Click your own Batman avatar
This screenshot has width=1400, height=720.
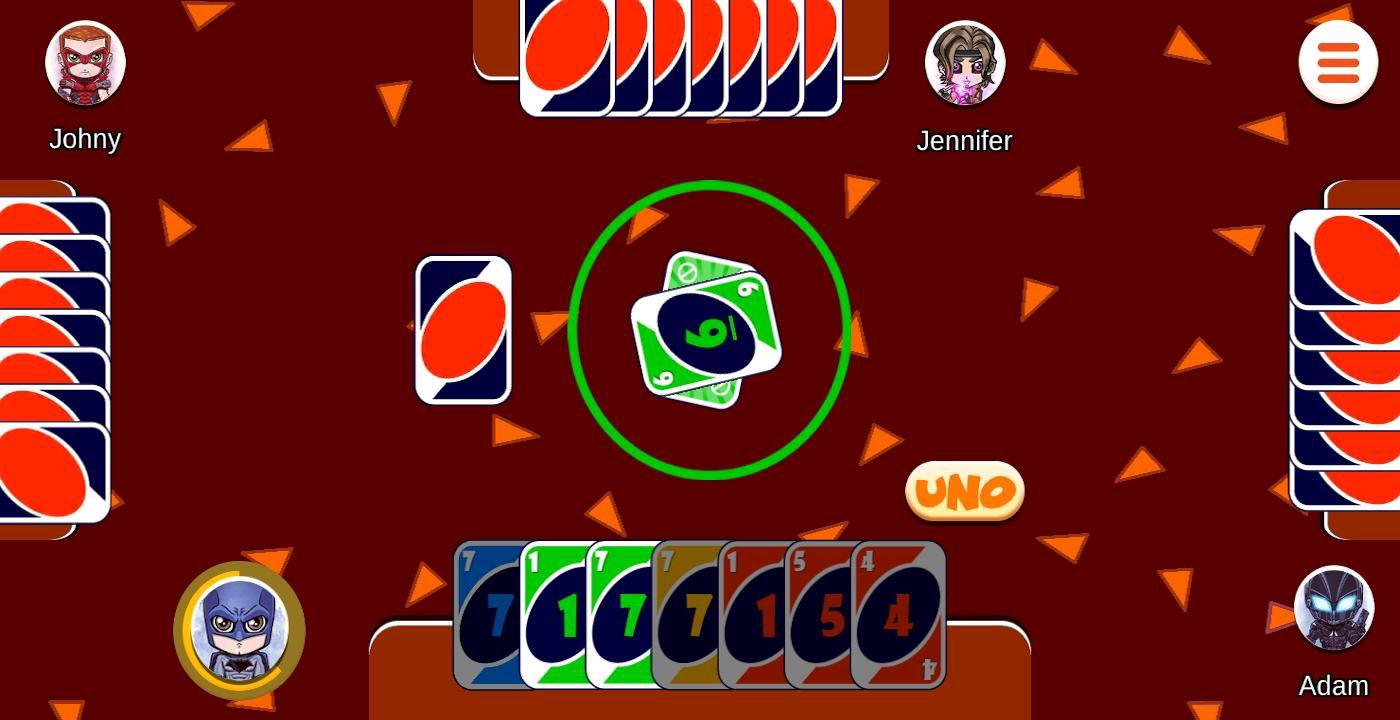pos(240,630)
